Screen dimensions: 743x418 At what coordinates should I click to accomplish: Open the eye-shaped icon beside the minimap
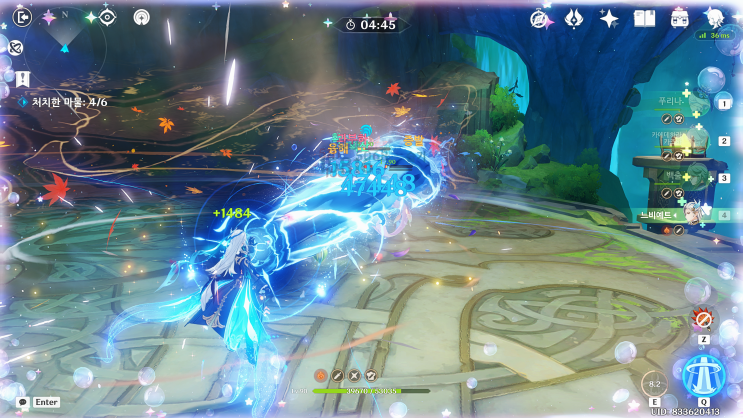tap(108, 17)
